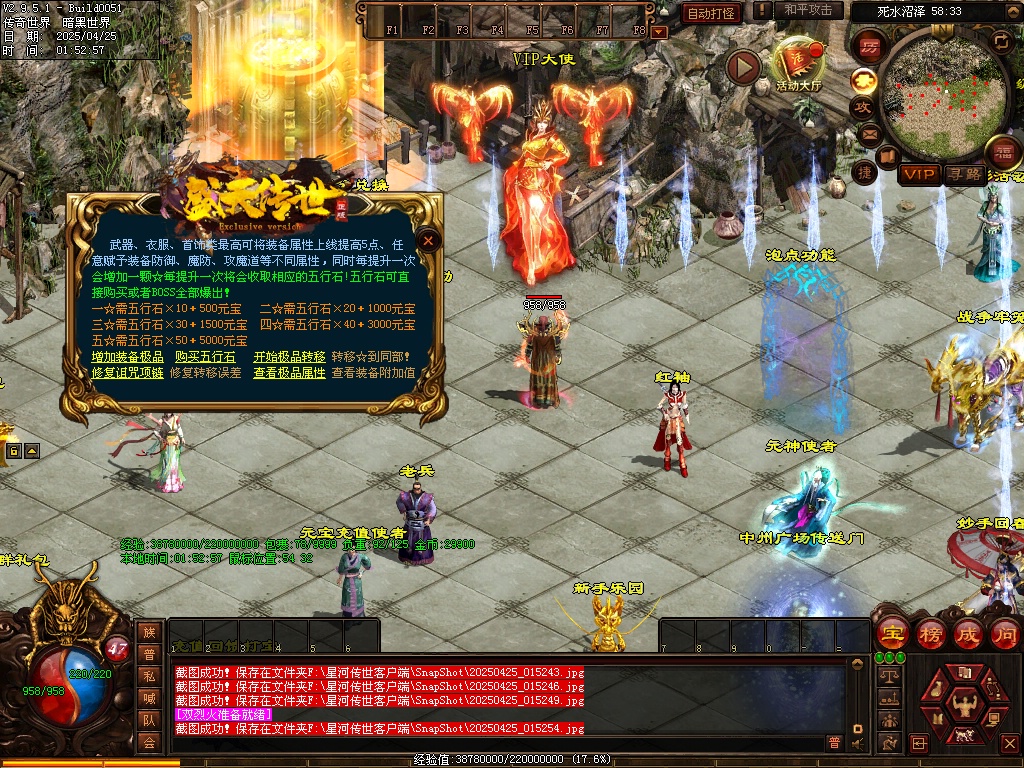Switch to the 队 team chat channel
Viewport: 1024px width, 768px height.
tap(149, 719)
